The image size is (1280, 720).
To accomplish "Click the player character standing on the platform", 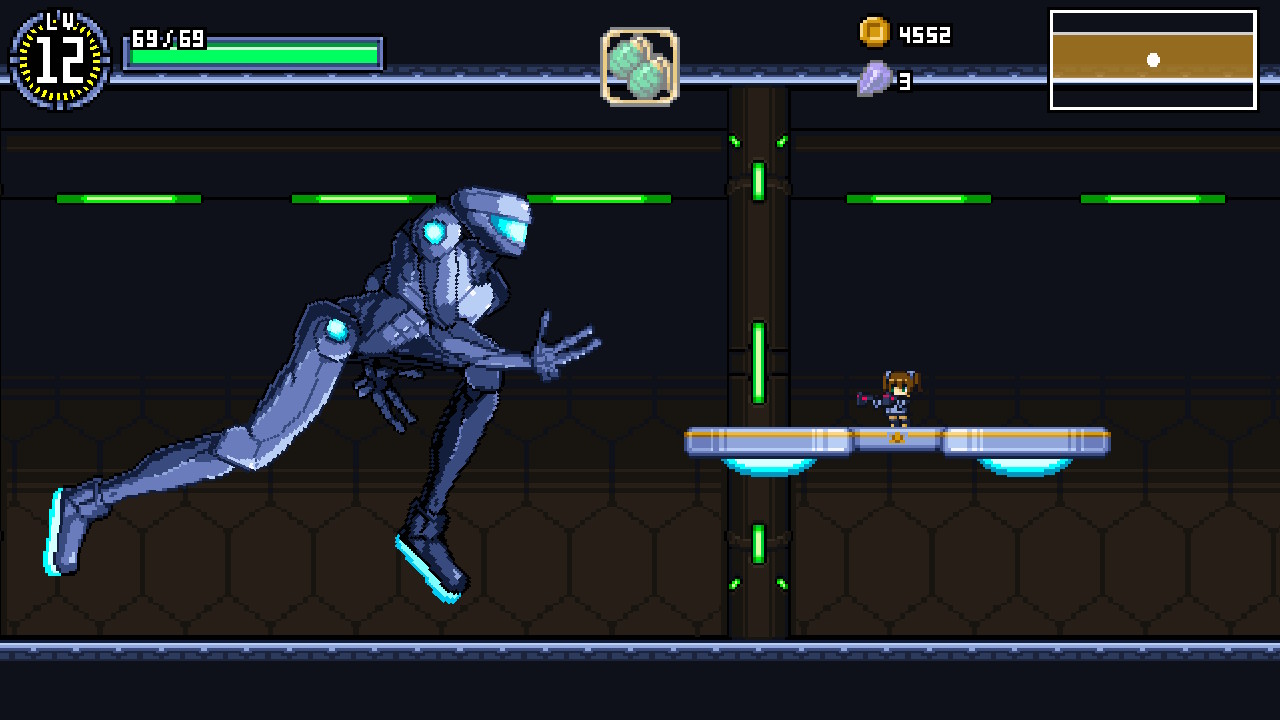I will 895,397.
